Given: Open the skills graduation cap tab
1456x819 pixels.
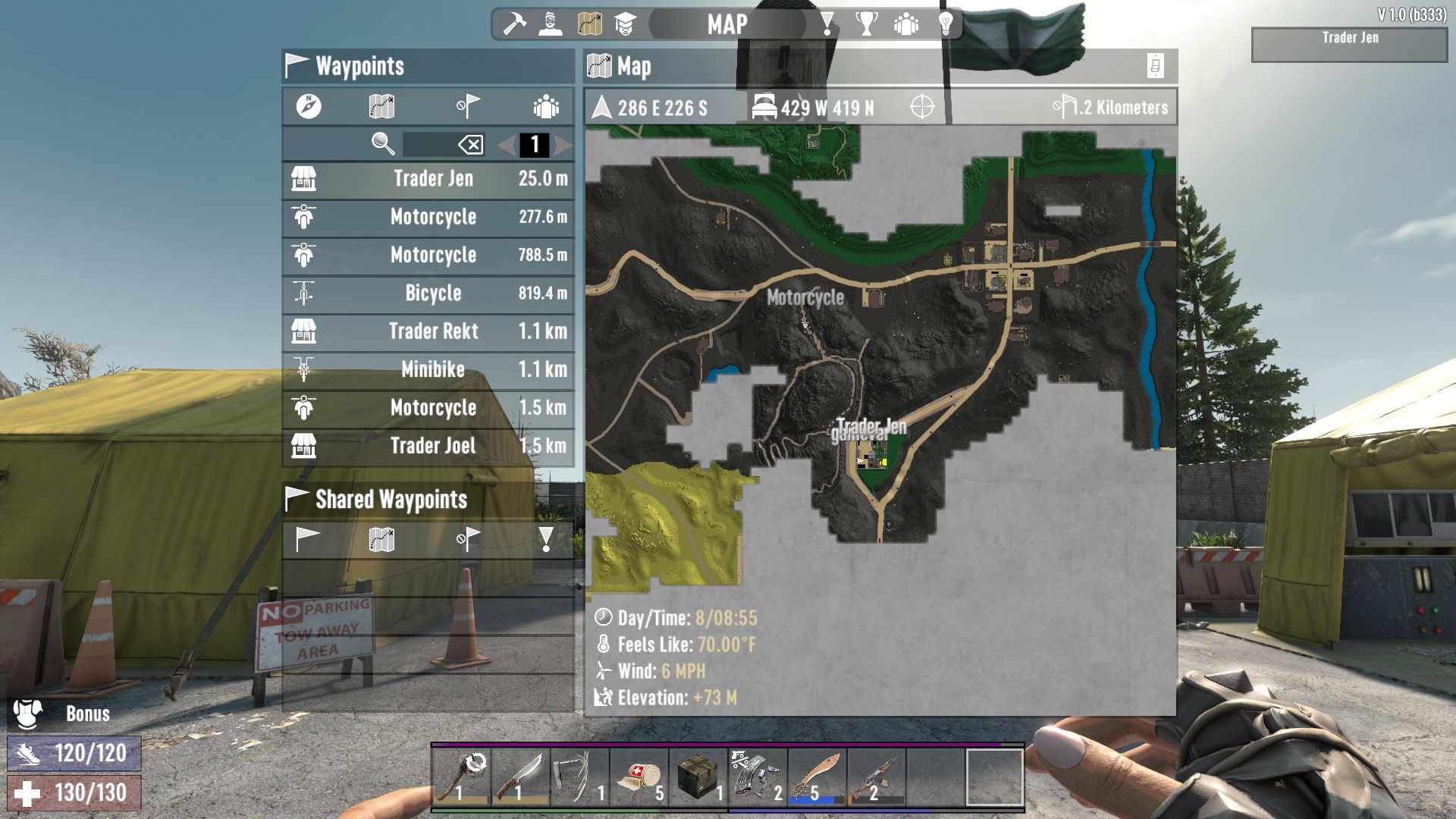Looking at the screenshot, I should point(625,24).
